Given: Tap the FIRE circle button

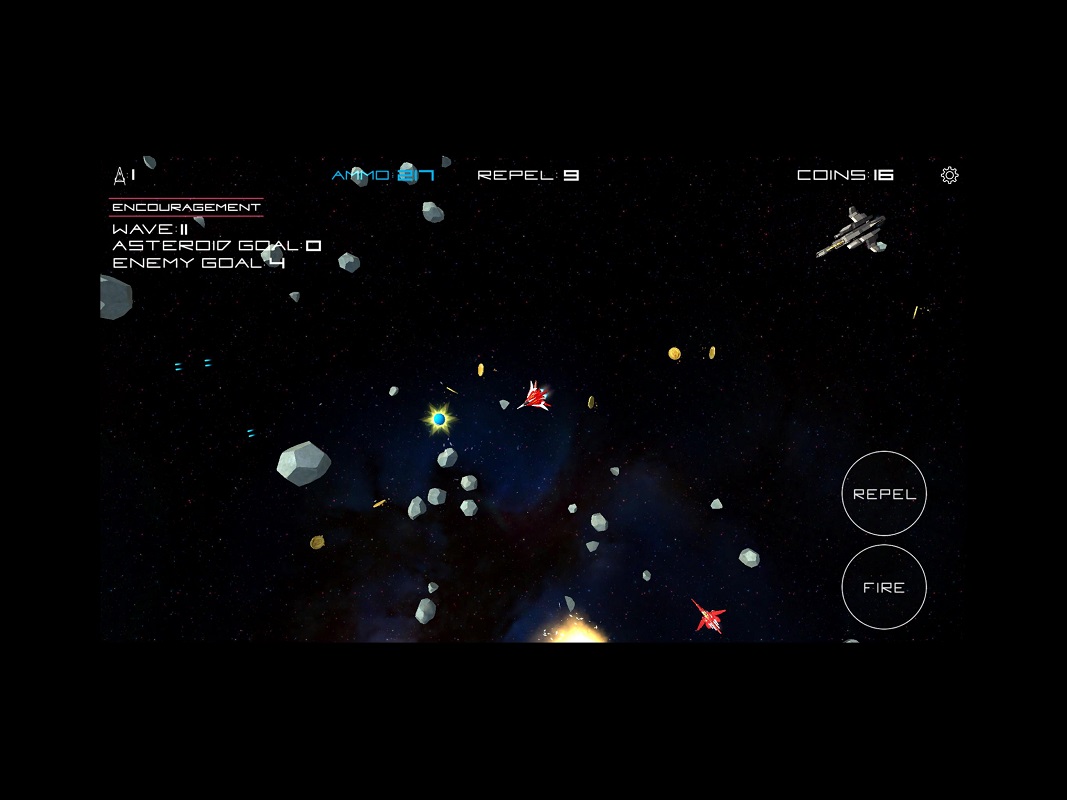Looking at the screenshot, I should point(884,587).
